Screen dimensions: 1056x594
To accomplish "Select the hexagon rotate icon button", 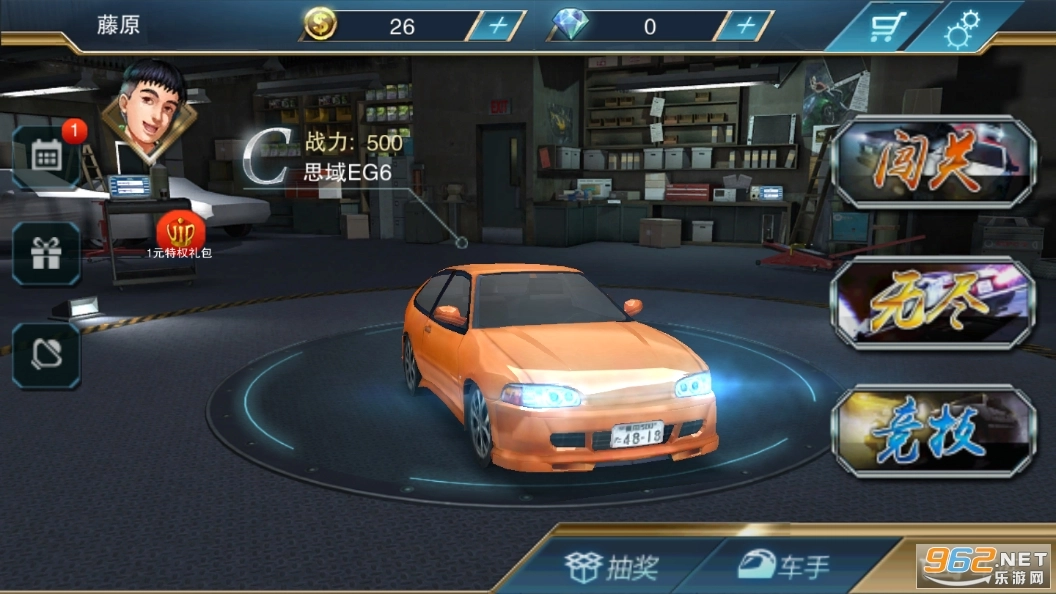I will click(x=47, y=355).
